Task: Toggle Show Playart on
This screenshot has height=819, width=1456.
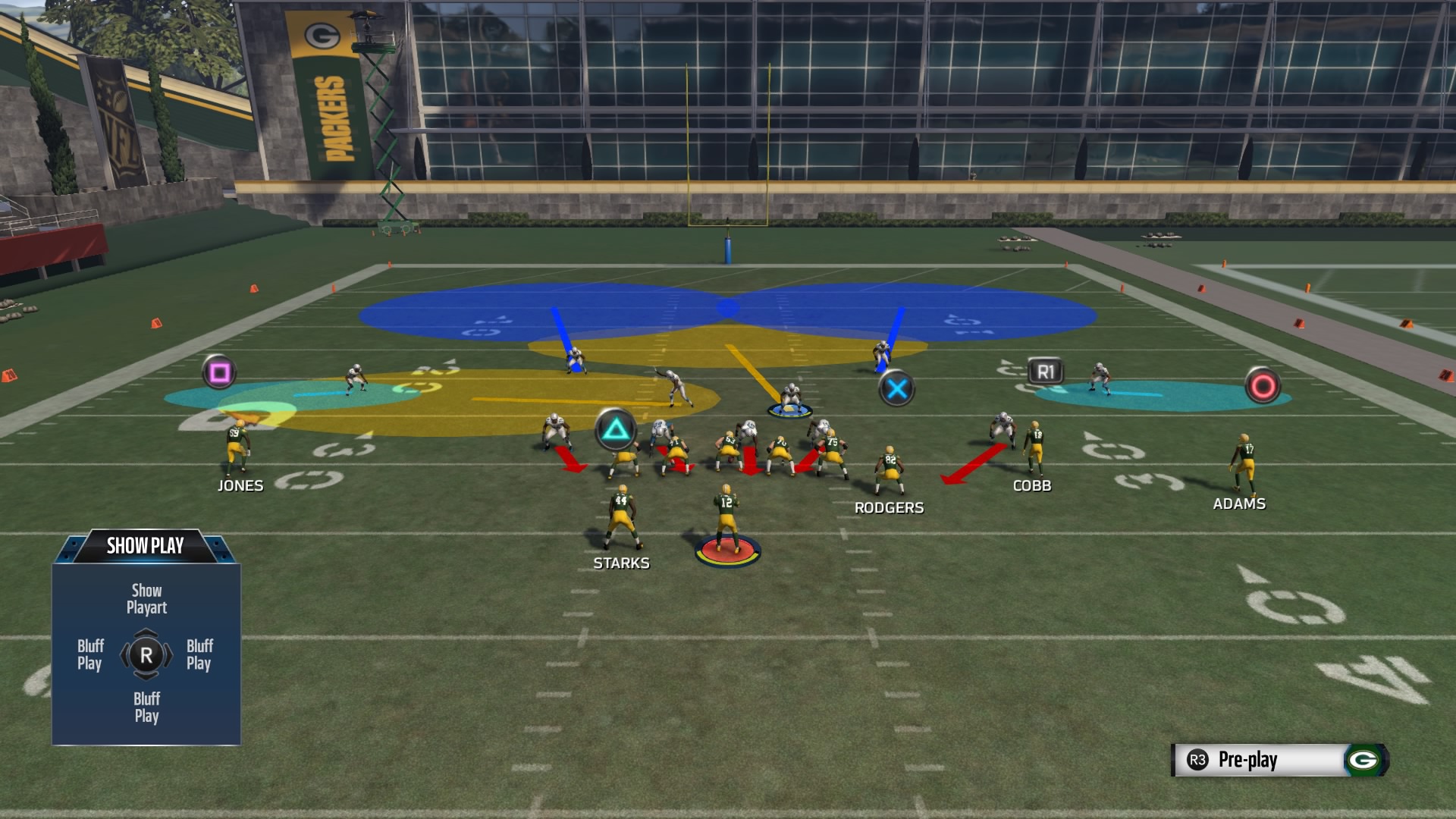Action: 146,598
